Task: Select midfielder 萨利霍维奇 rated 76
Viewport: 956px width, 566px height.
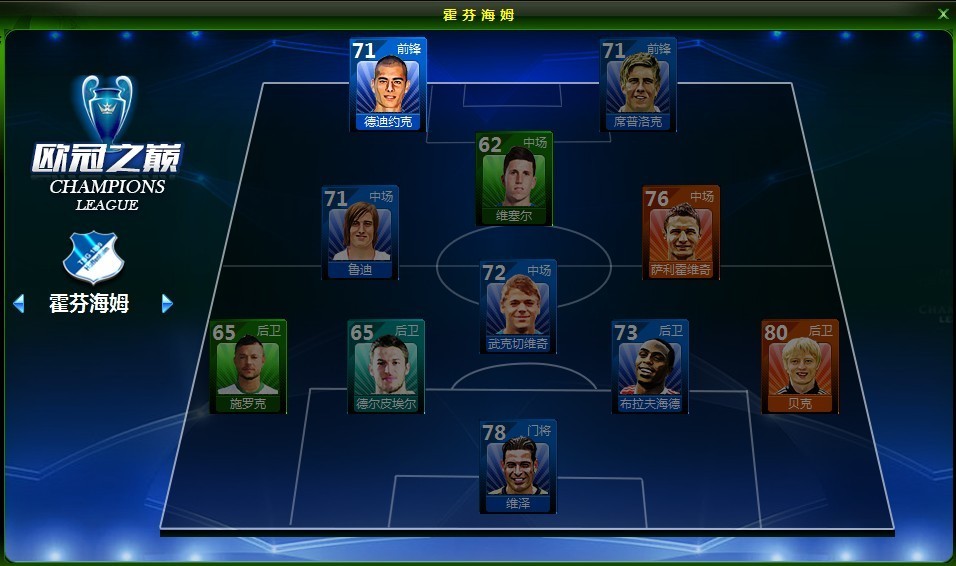Action: 680,232
